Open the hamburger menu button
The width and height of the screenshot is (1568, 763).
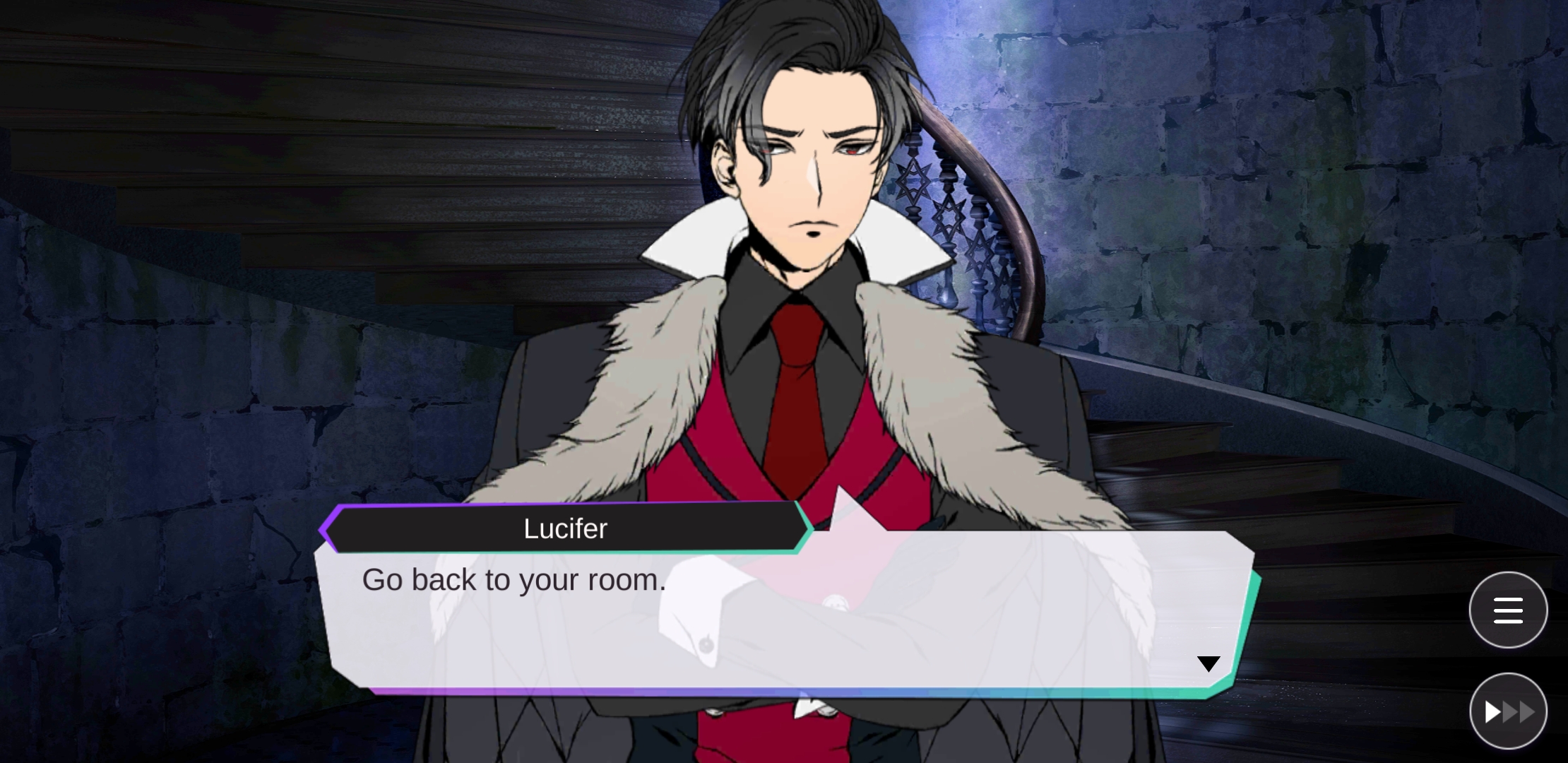1508,610
